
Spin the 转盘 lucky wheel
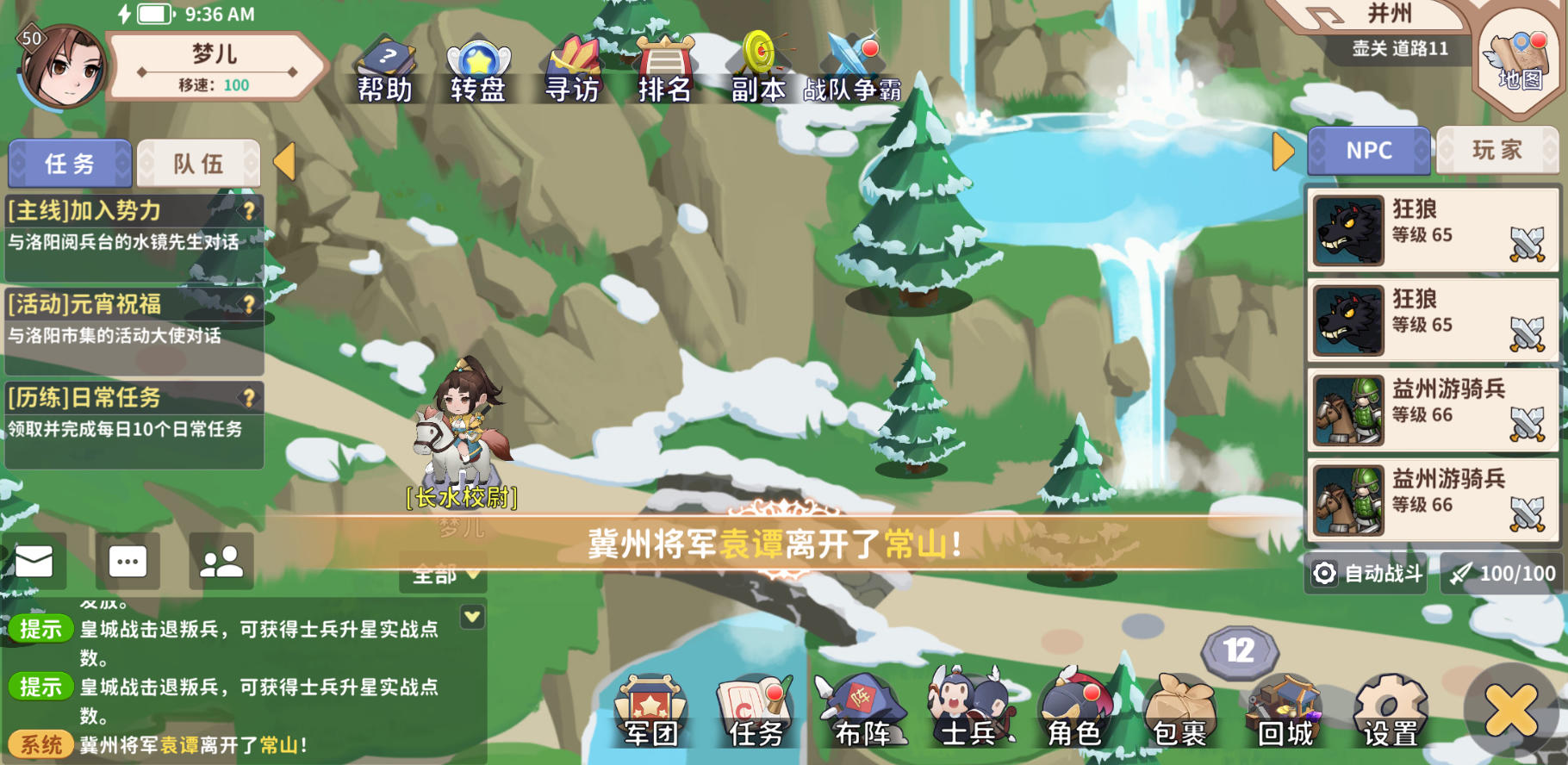479,65
